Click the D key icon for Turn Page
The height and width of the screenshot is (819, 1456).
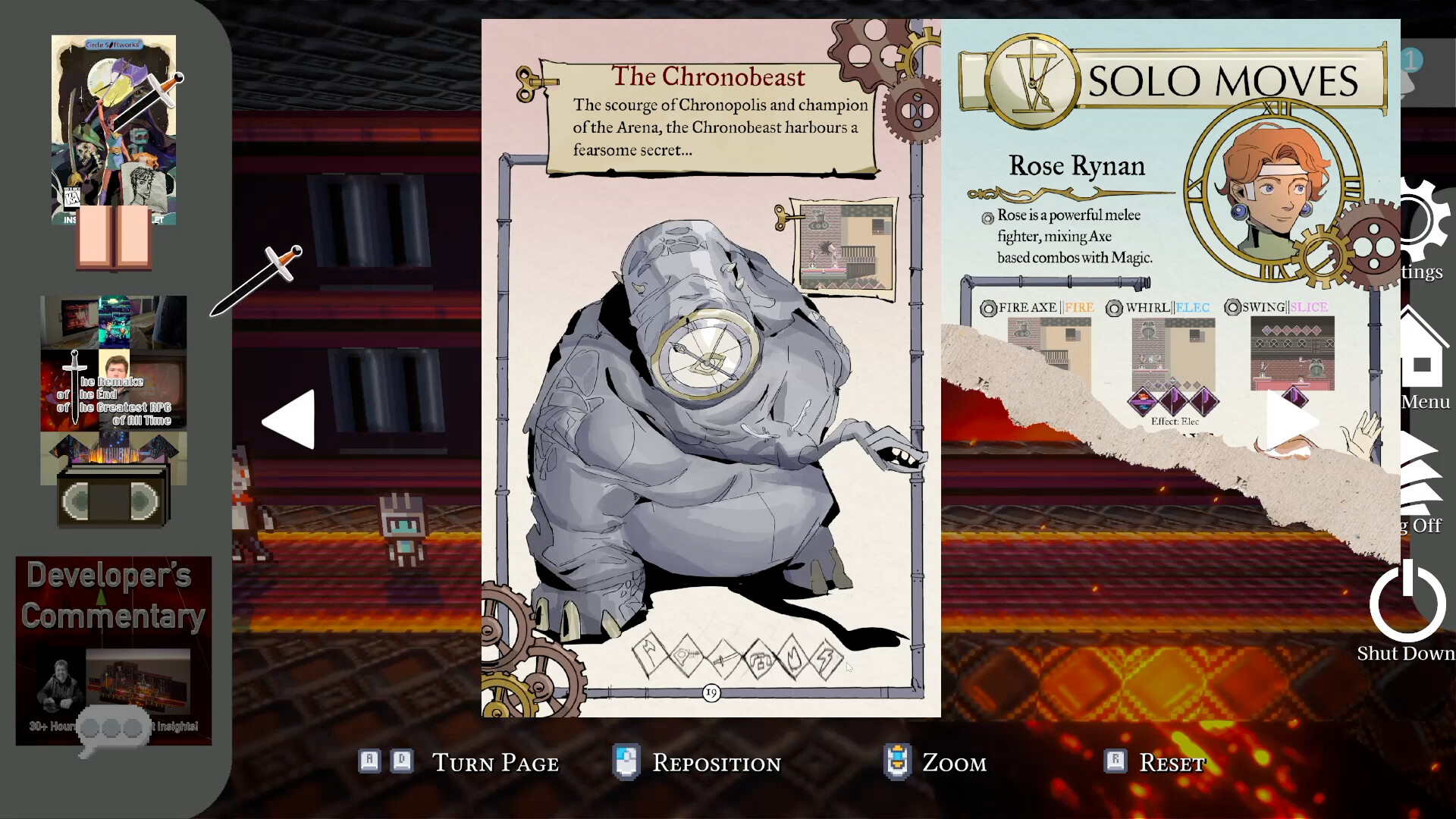point(400,760)
